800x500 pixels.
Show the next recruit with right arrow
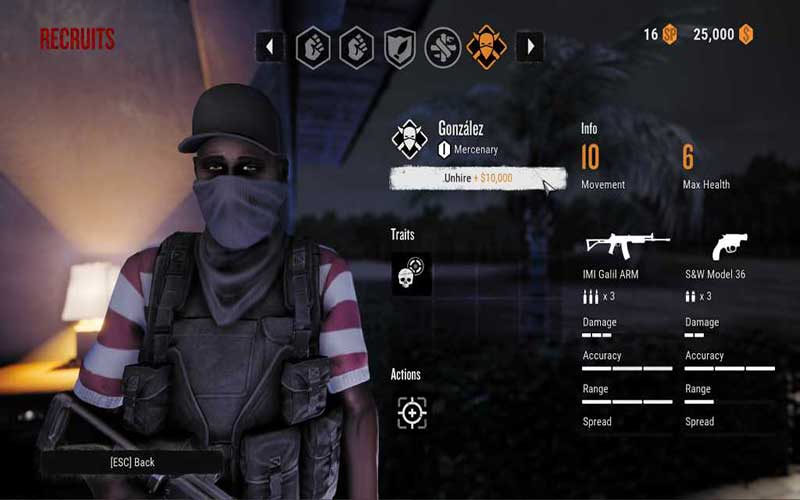coord(529,46)
